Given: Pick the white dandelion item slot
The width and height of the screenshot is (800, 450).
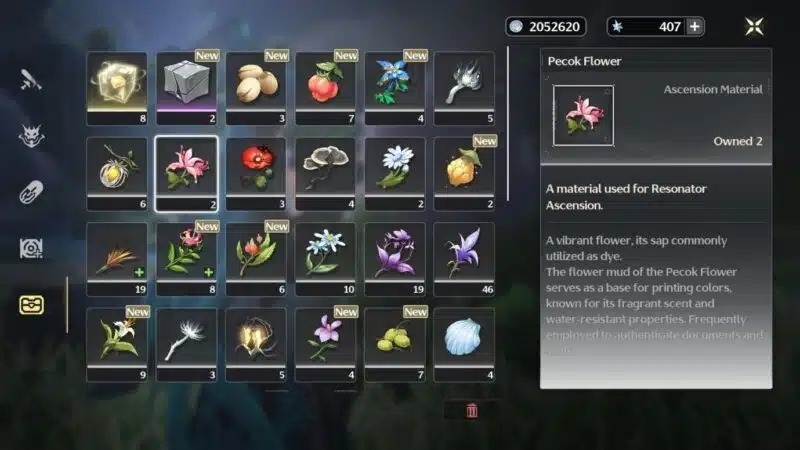Looking at the screenshot, I should point(186,338).
